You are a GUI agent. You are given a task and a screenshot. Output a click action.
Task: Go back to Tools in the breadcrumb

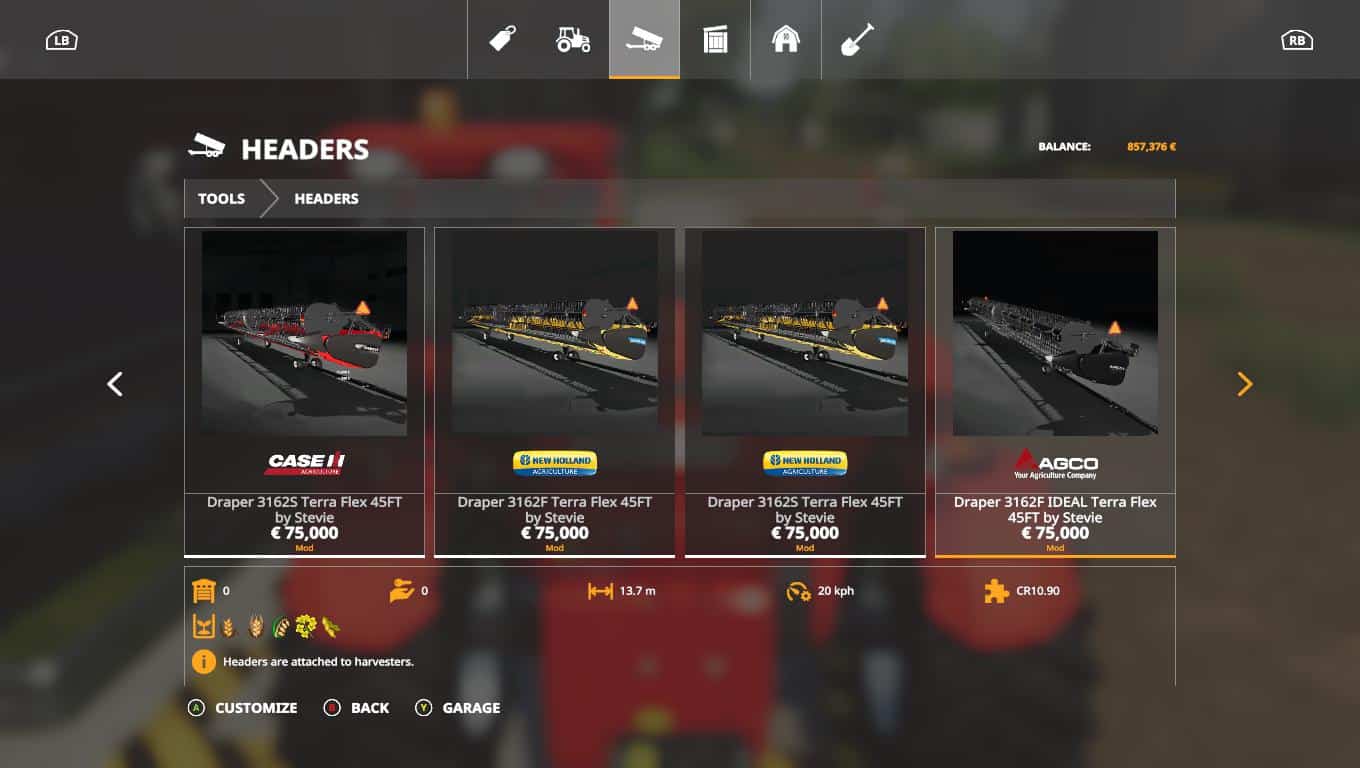(221, 199)
